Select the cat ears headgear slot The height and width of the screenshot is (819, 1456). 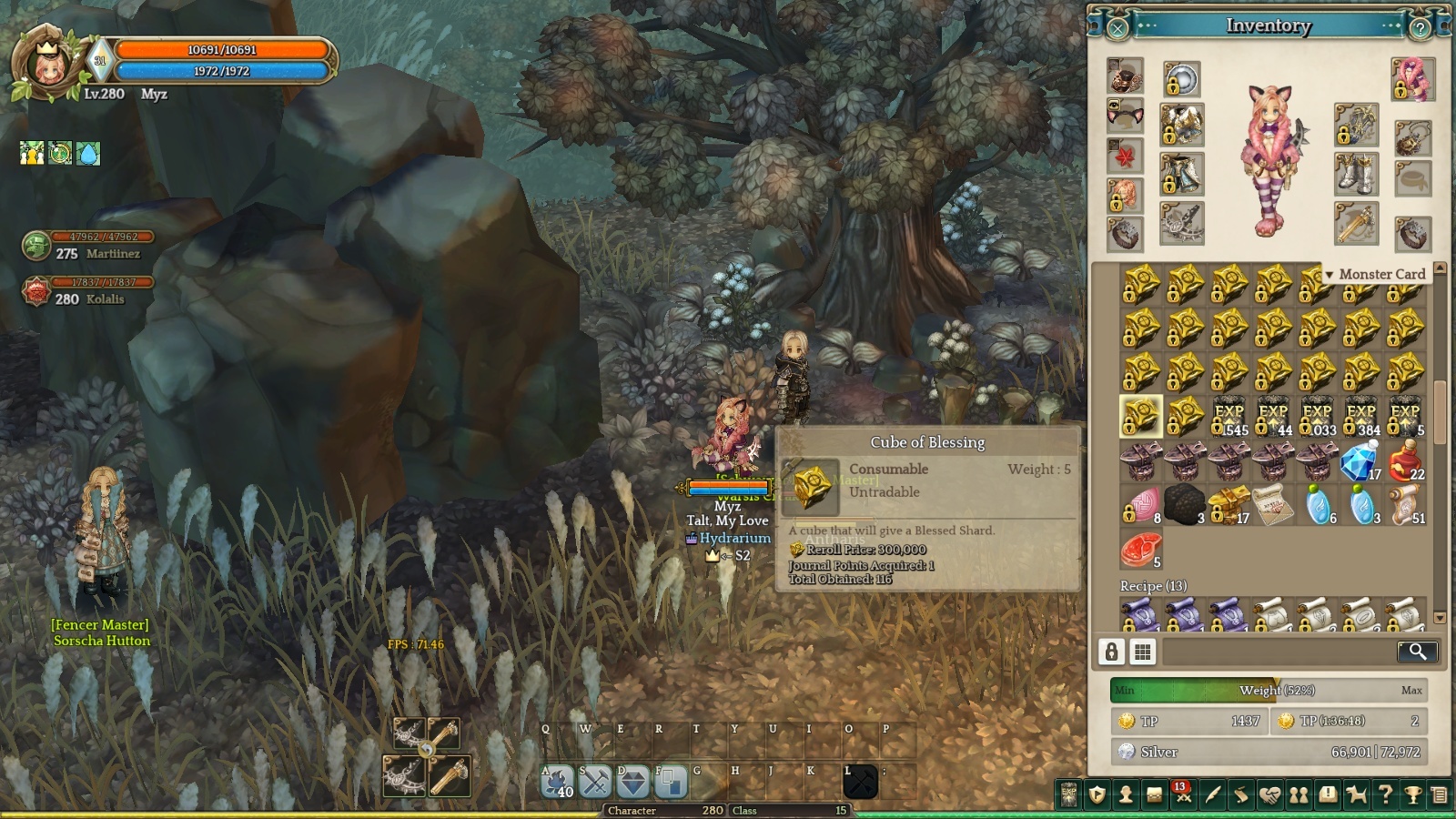click(x=1125, y=116)
